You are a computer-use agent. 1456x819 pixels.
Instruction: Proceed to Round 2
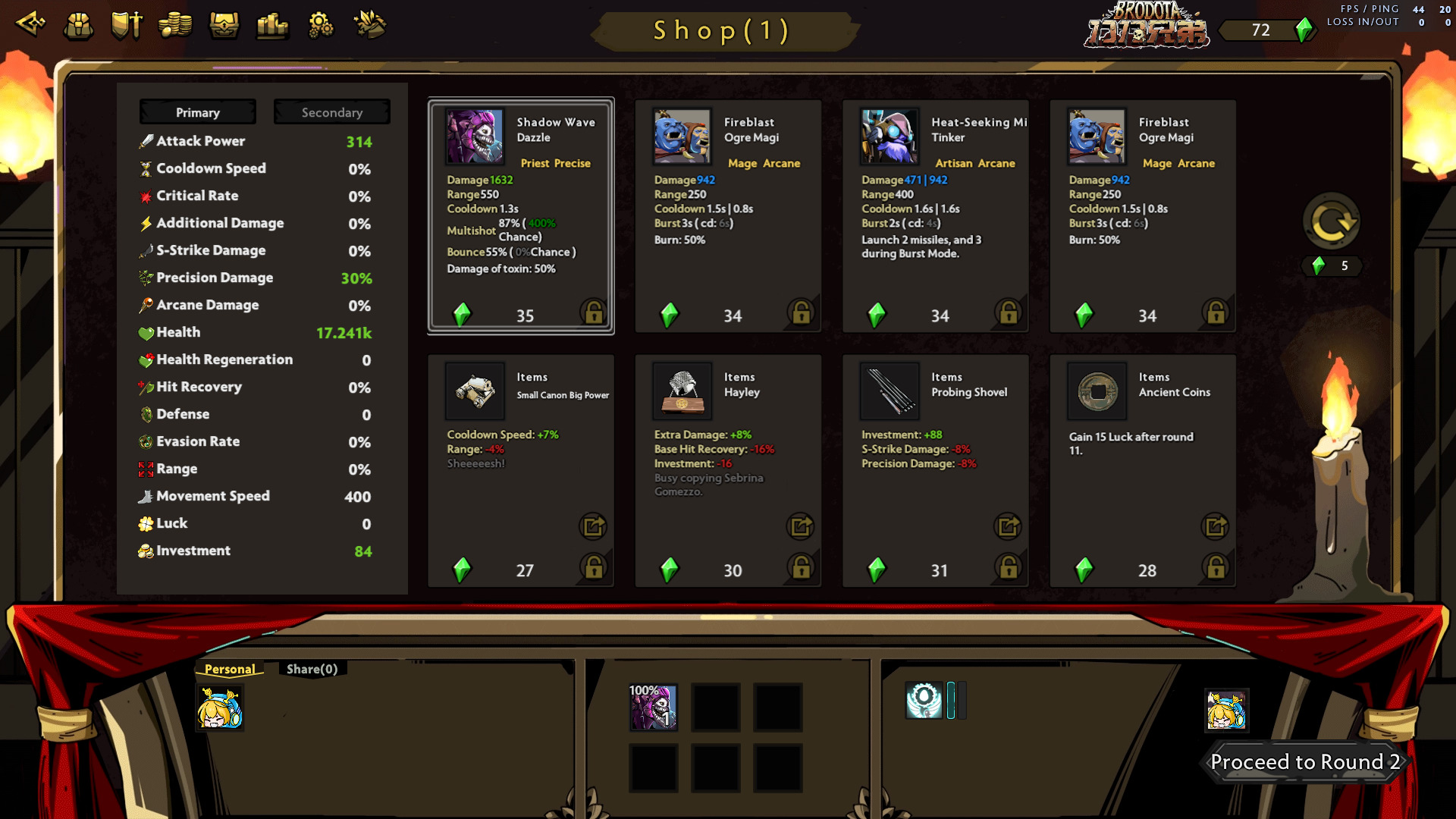point(1304,761)
